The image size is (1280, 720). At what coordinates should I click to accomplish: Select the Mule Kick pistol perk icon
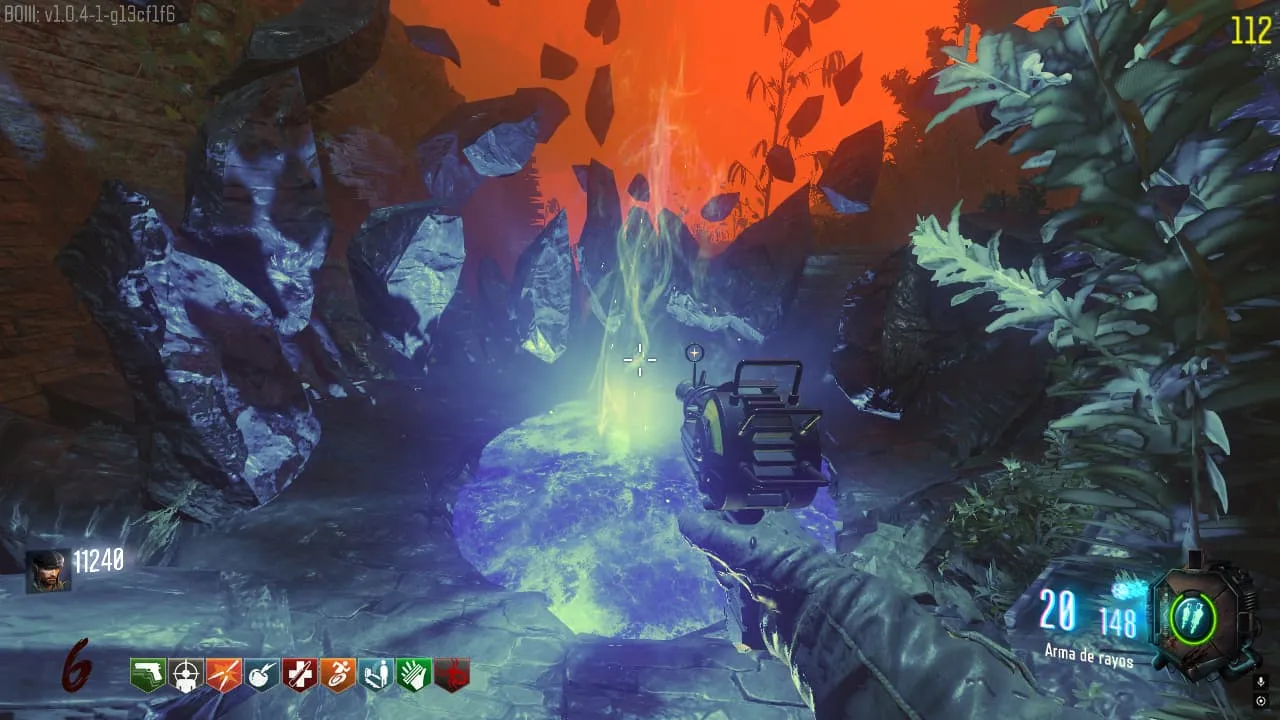click(x=147, y=675)
